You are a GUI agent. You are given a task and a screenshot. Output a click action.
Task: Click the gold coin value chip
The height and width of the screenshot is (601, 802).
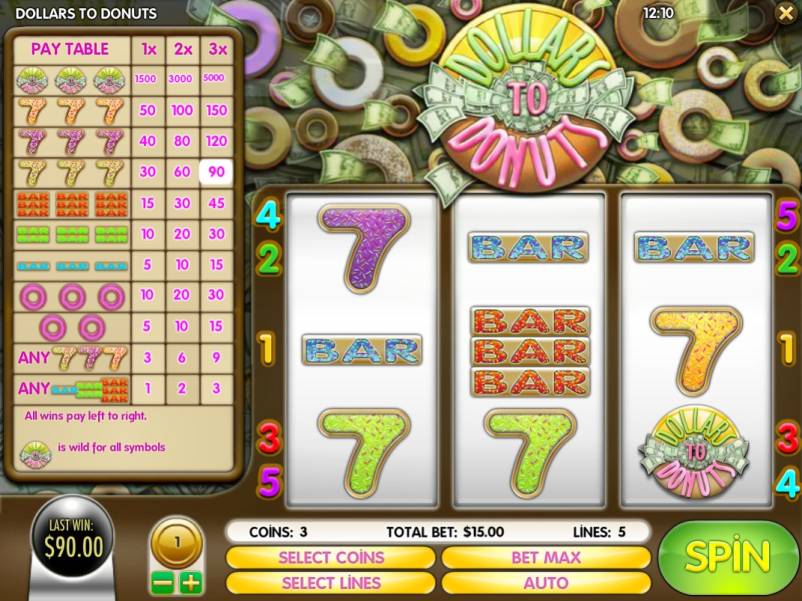point(177,545)
